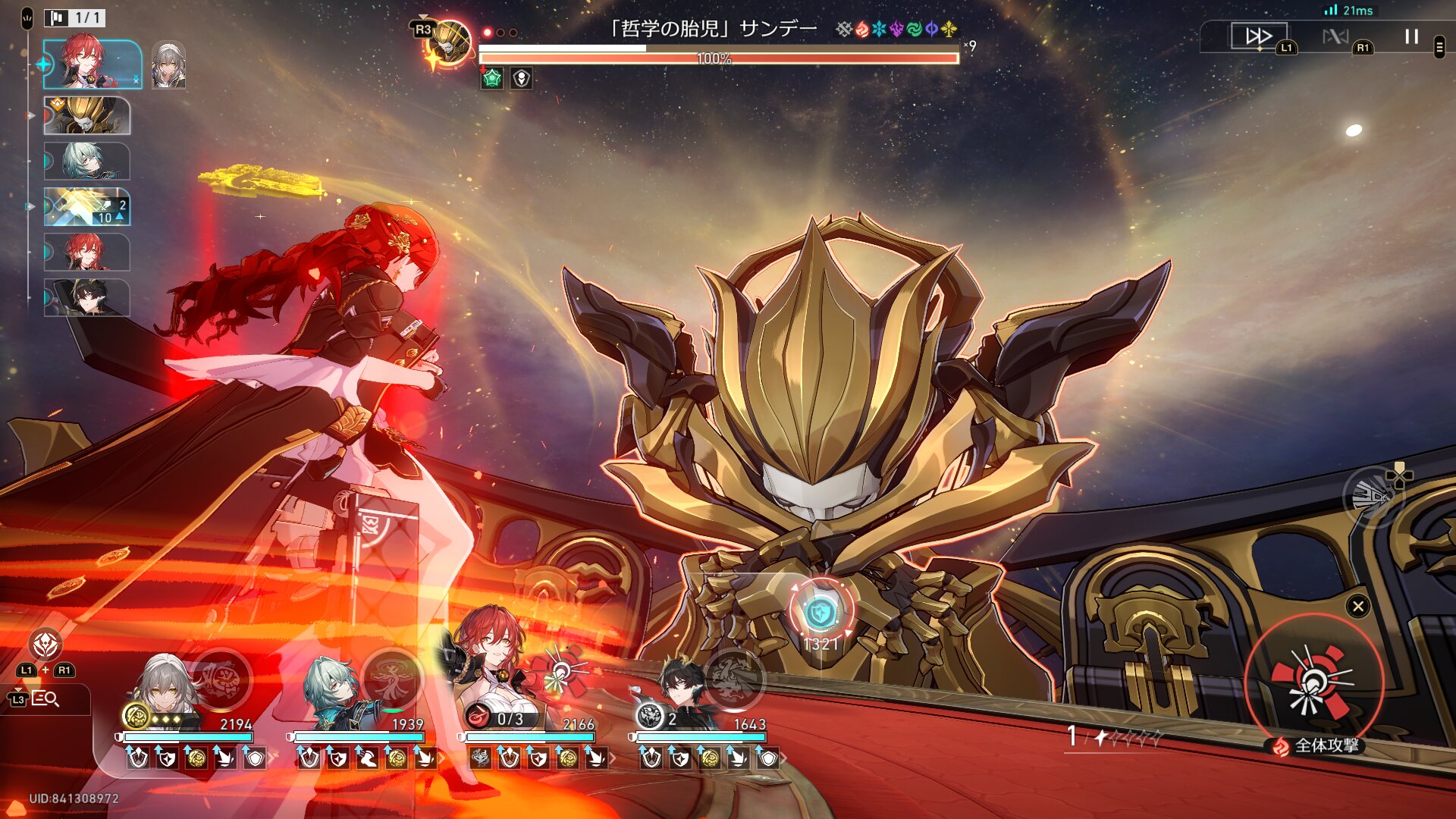Inspect the green star debuff on the boss
Image resolution: width=1456 pixels, height=819 pixels.
492,78
